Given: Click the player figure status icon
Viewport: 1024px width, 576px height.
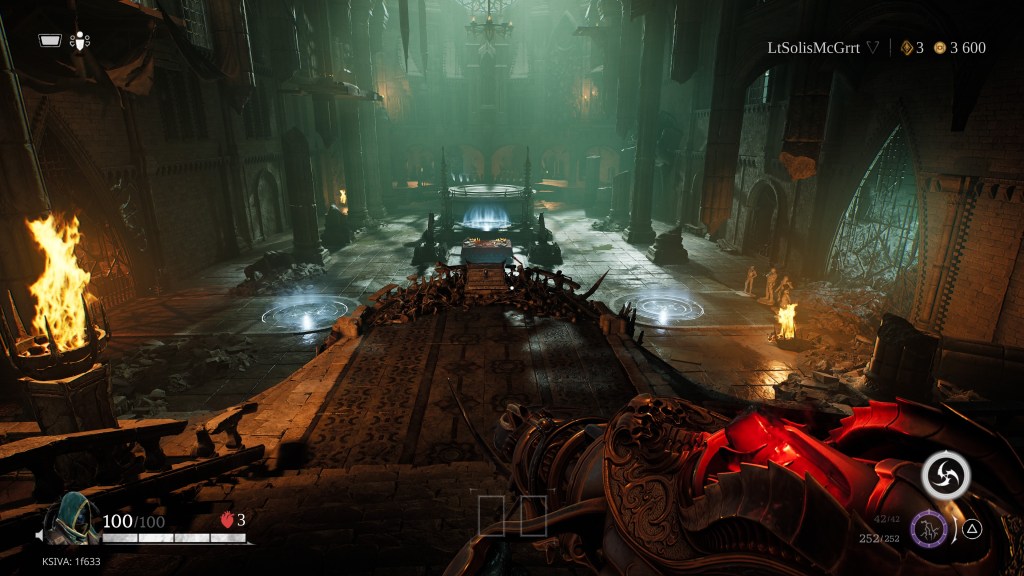Looking at the screenshot, I should tap(80, 41).
